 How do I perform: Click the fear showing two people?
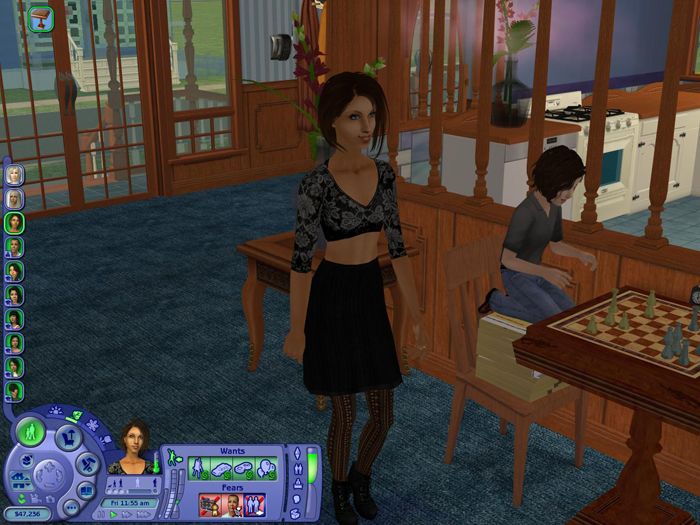(255, 505)
